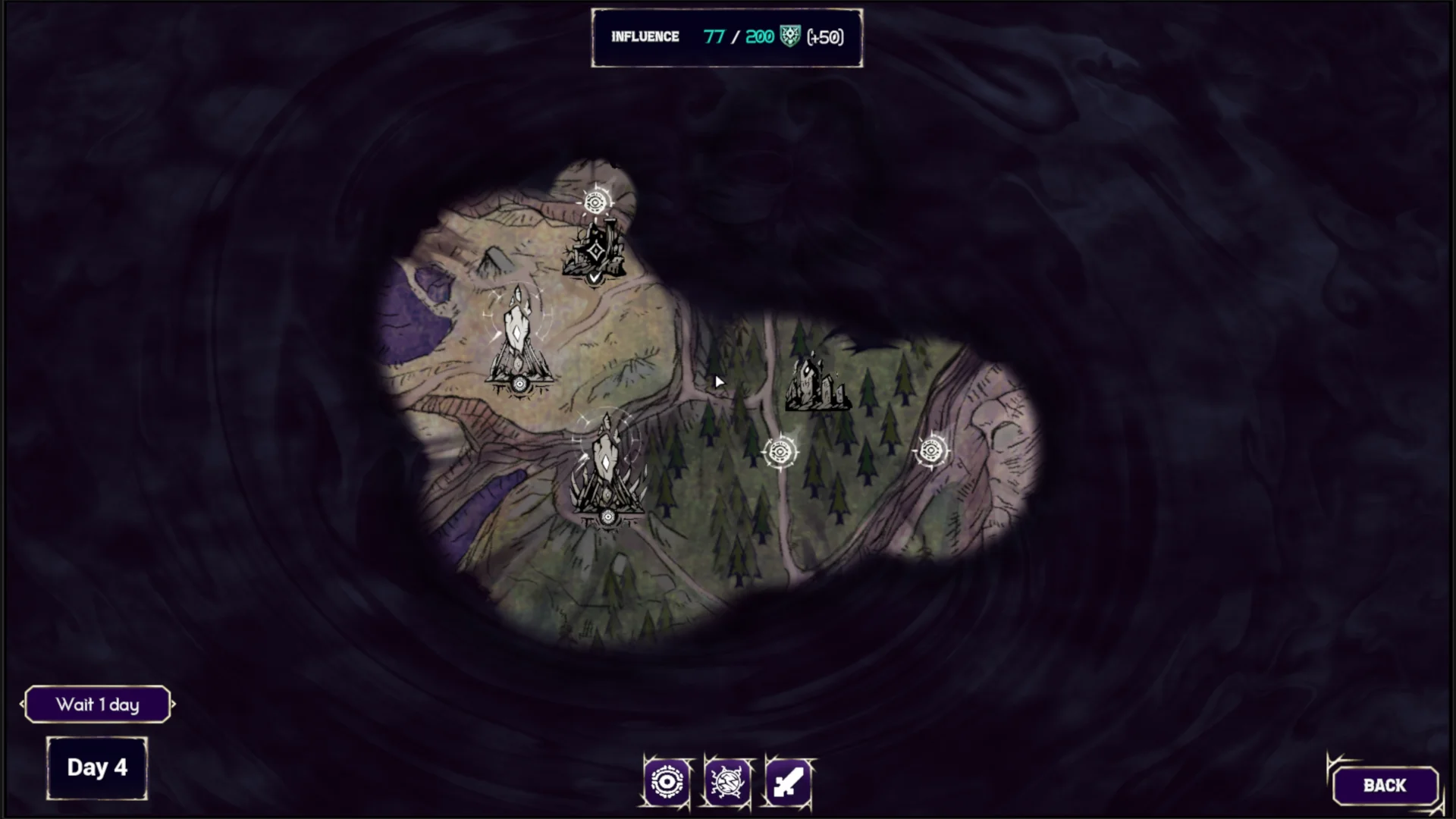The height and width of the screenshot is (819, 1456).
Task: Click the green shield icon beside Influence
Action: click(x=790, y=36)
